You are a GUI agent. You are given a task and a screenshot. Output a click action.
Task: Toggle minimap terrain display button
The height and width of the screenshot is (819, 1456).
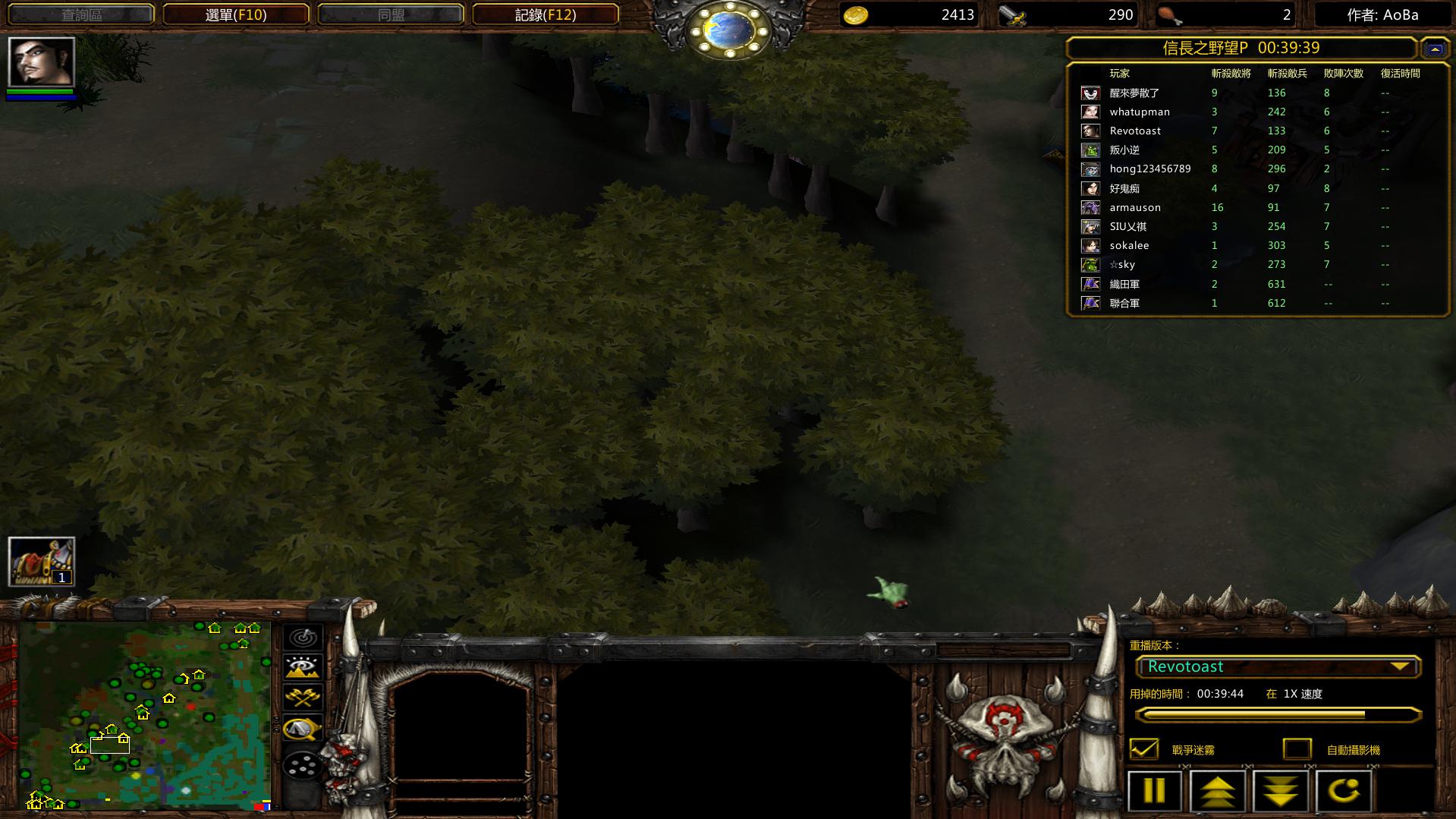[x=303, y=666]
